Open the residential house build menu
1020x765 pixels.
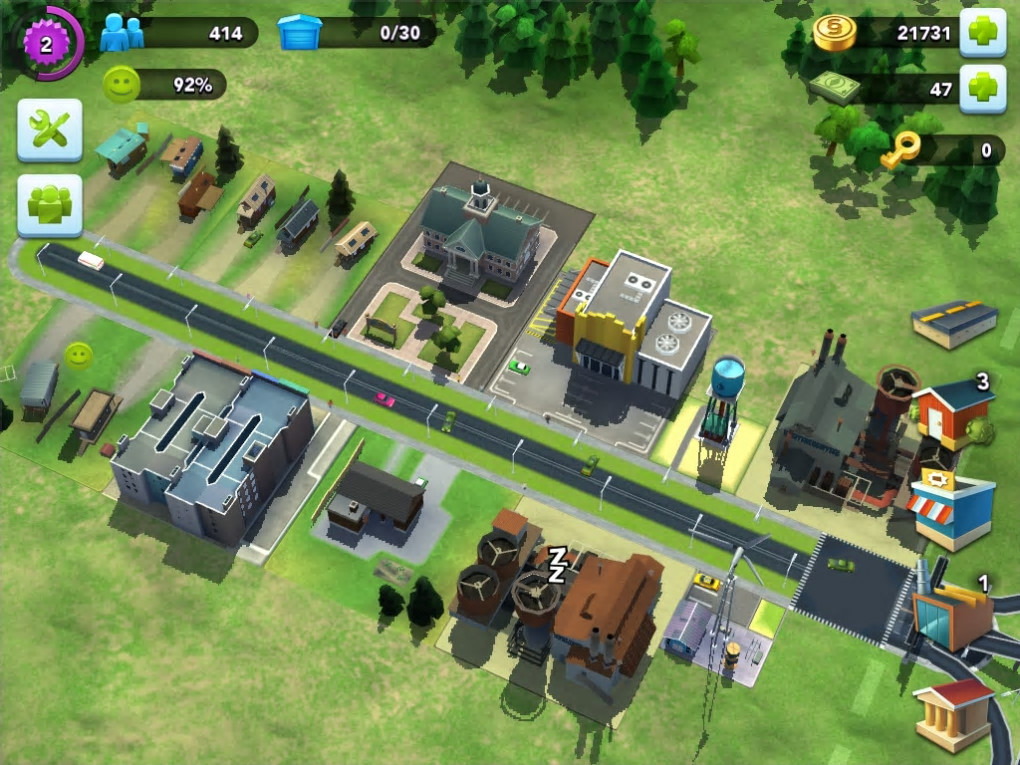(952, 412)
